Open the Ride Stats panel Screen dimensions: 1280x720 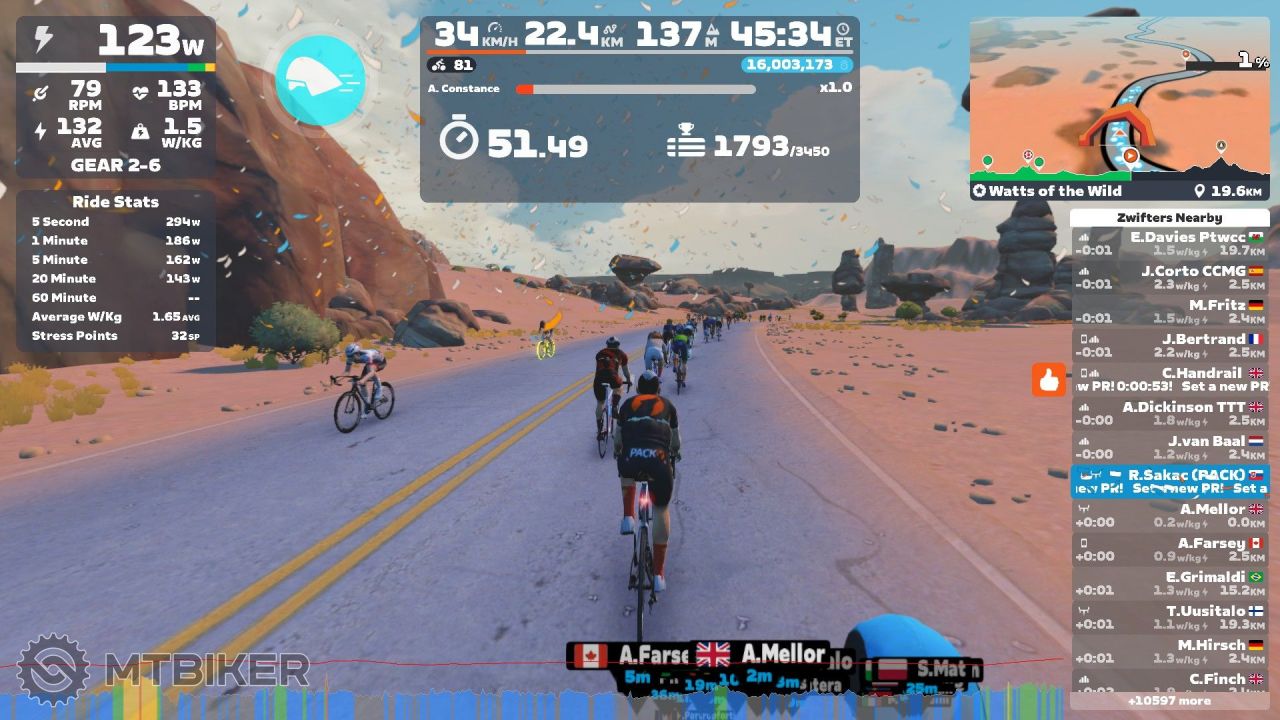116,270
